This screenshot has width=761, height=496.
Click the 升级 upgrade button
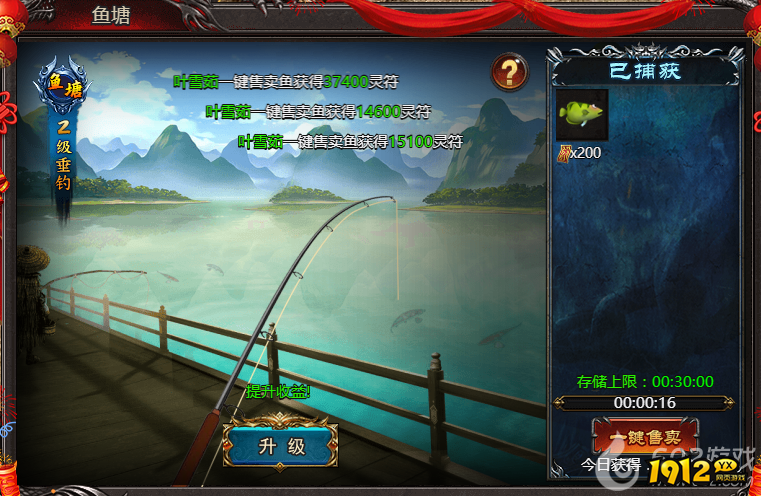point(281,446)
